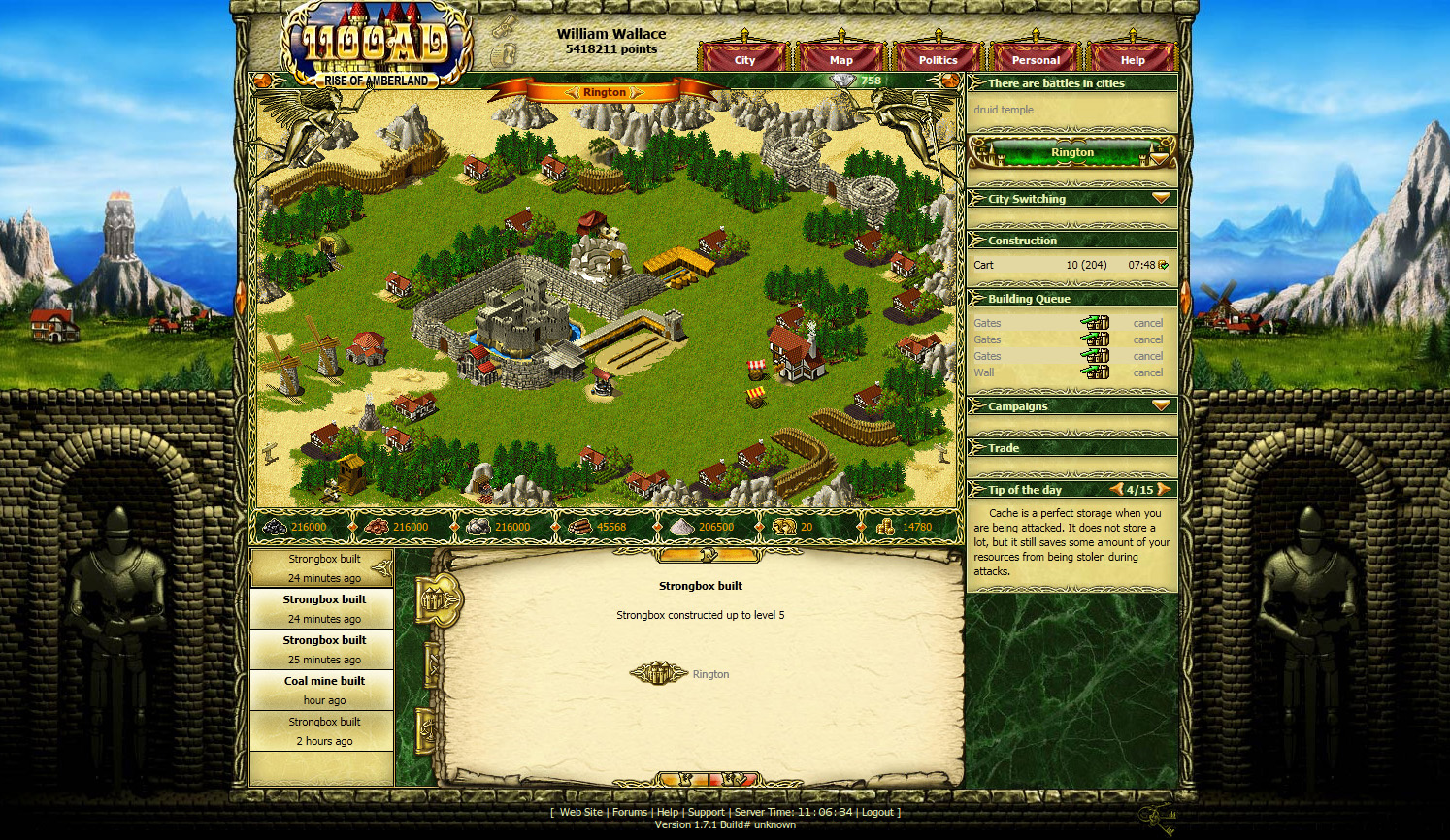Open the Politics tab

[x=938, y=59]
